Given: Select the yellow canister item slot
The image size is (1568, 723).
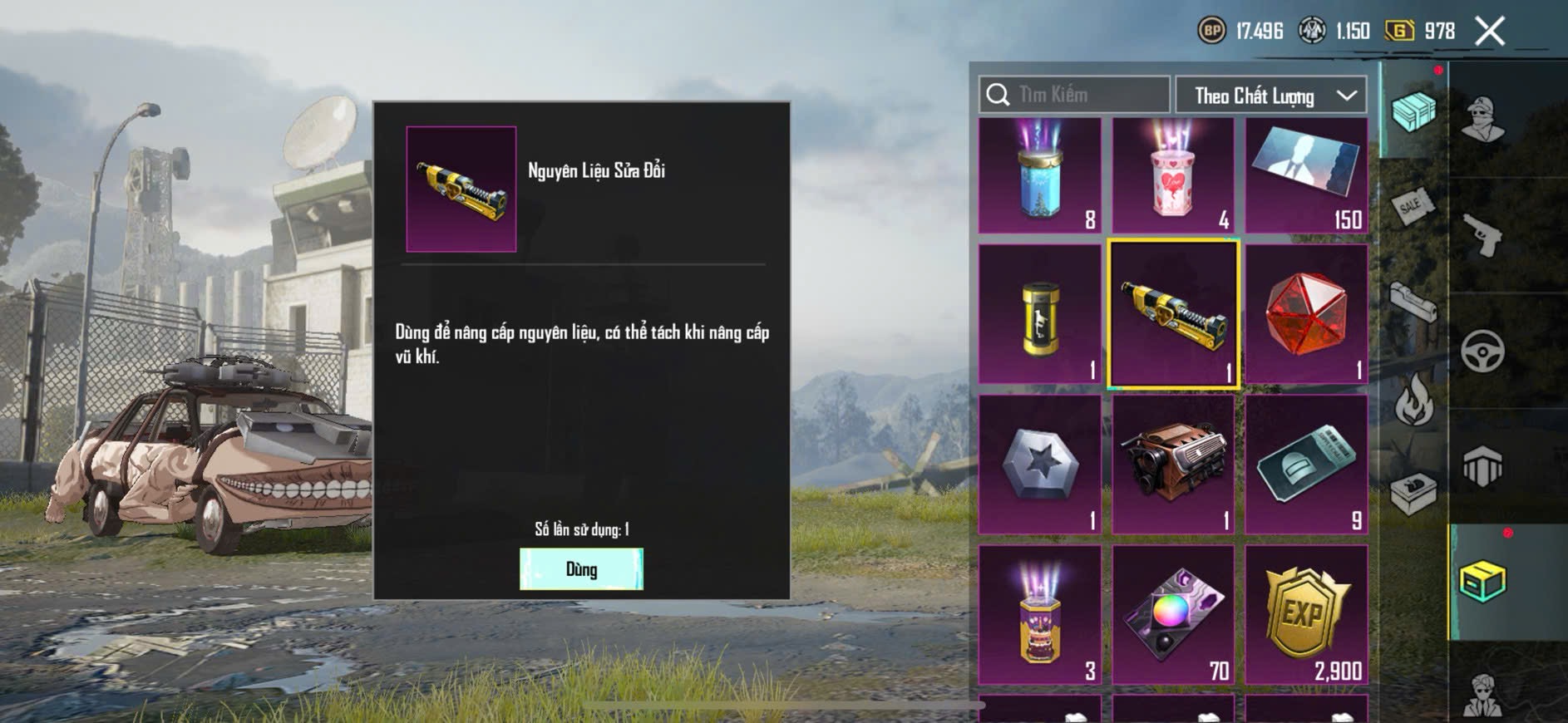Looking at the screenshot, I should [1040, 315].
